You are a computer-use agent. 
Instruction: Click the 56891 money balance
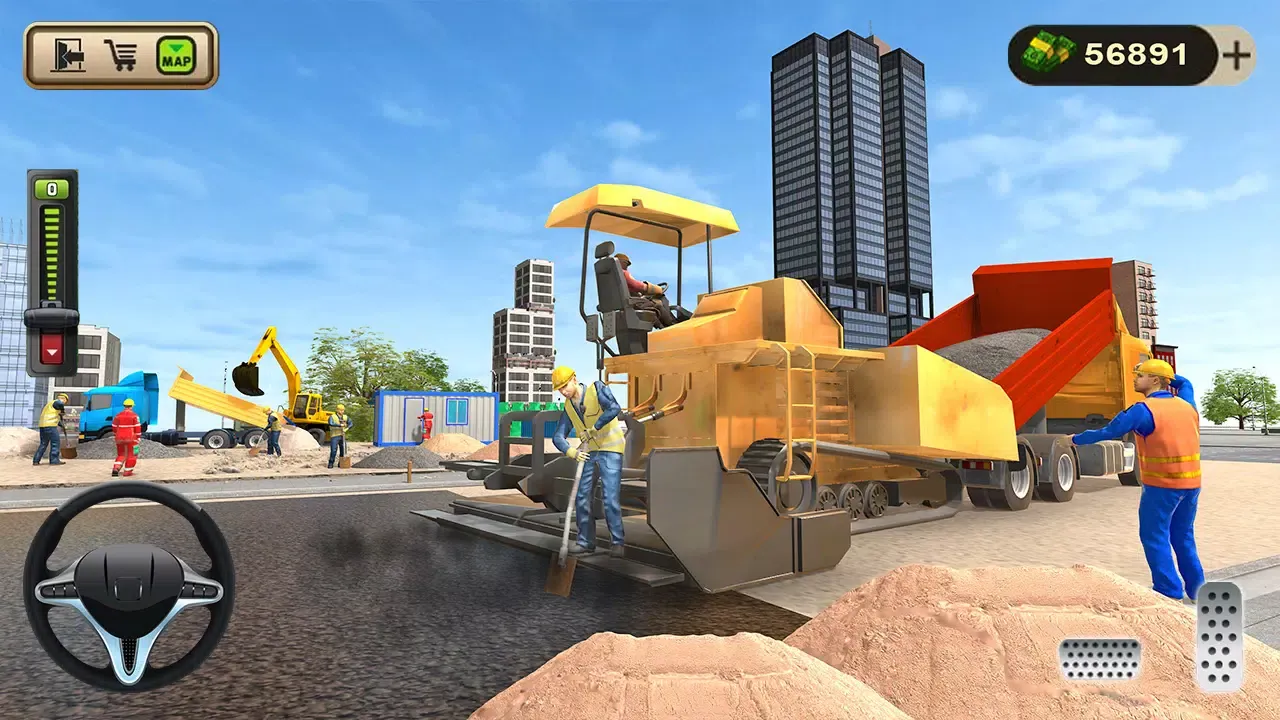(x=1135, y=52)
